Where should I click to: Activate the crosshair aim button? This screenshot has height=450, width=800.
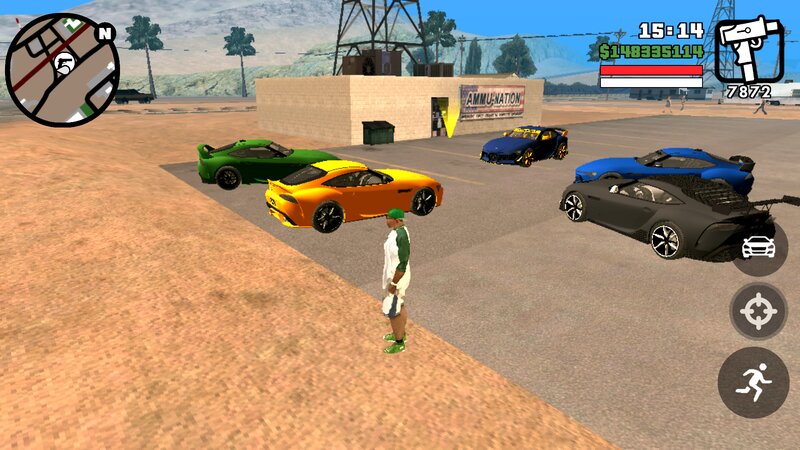(758, 312)
